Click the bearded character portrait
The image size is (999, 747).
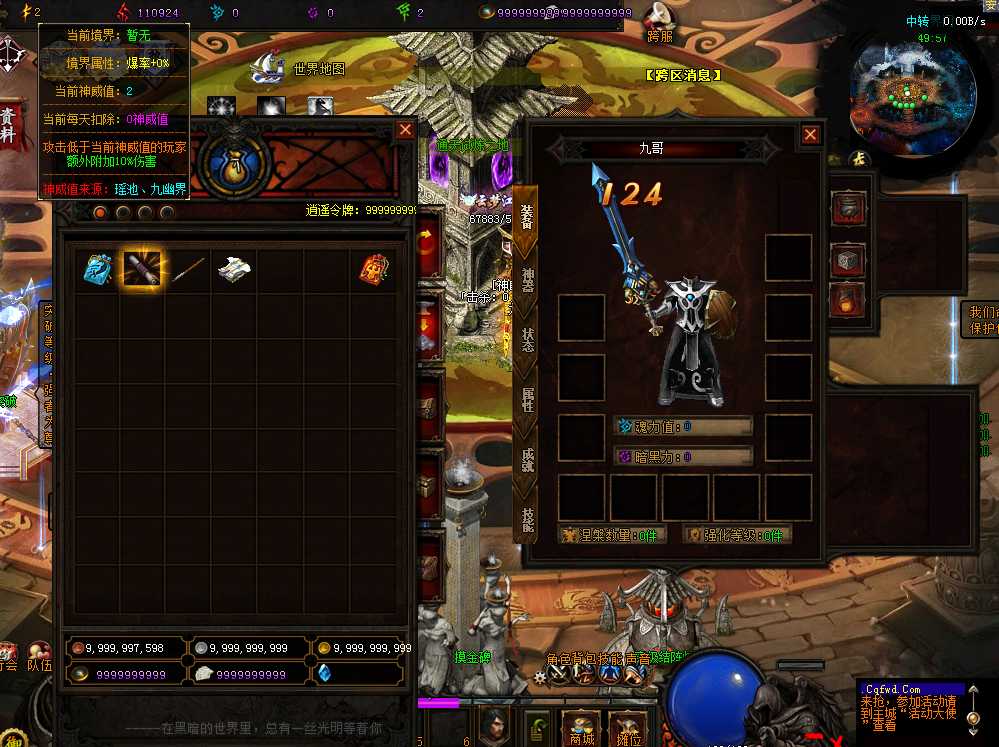(x=493, y=725)
